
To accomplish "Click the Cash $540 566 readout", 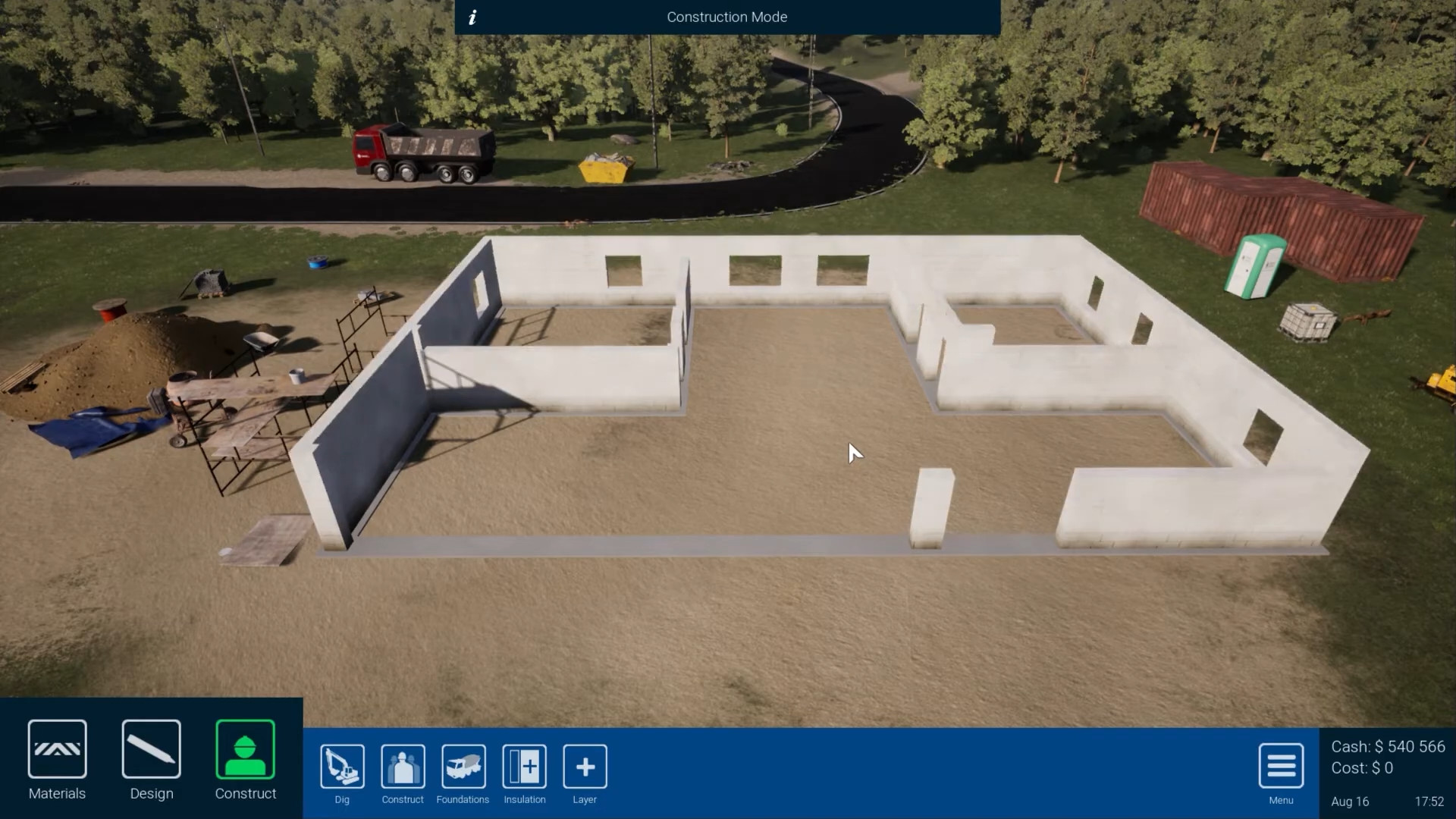I will pyautogui.click(x=1388, y=746).
